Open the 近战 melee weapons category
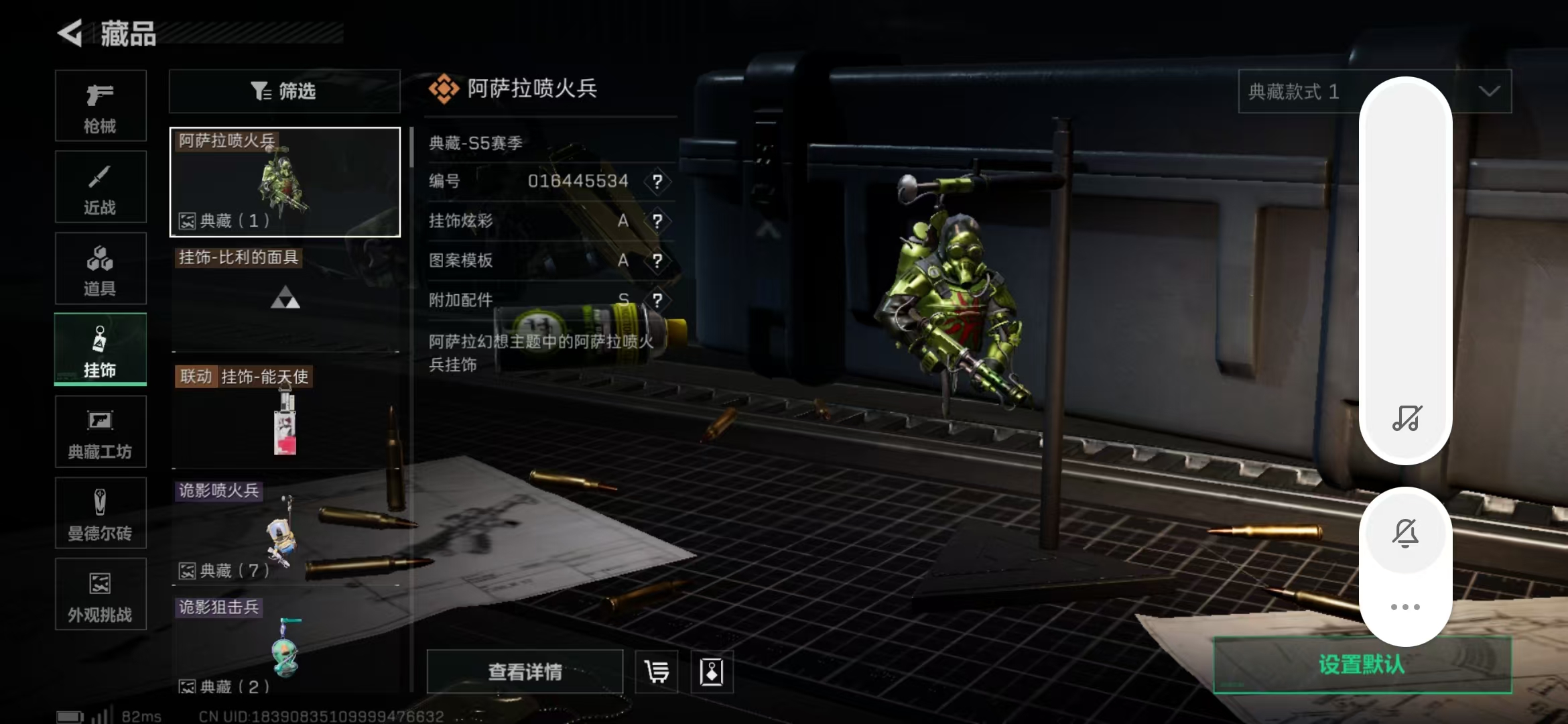The image size is (1568, 724). pos(101,186)
